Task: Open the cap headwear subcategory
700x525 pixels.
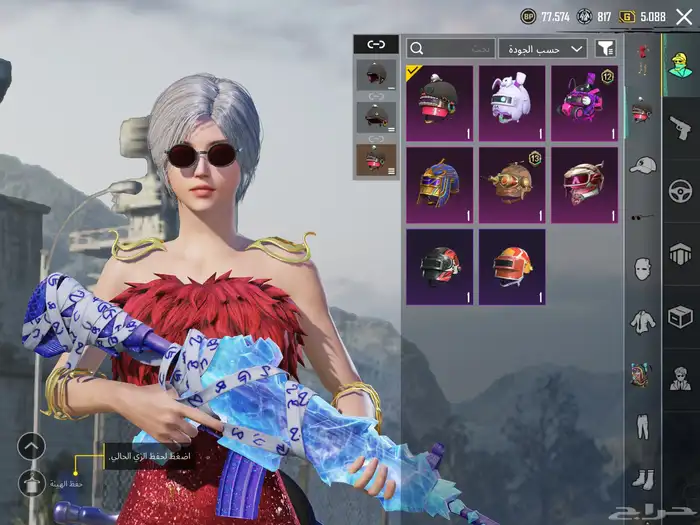Action: (x=643, y=164)
